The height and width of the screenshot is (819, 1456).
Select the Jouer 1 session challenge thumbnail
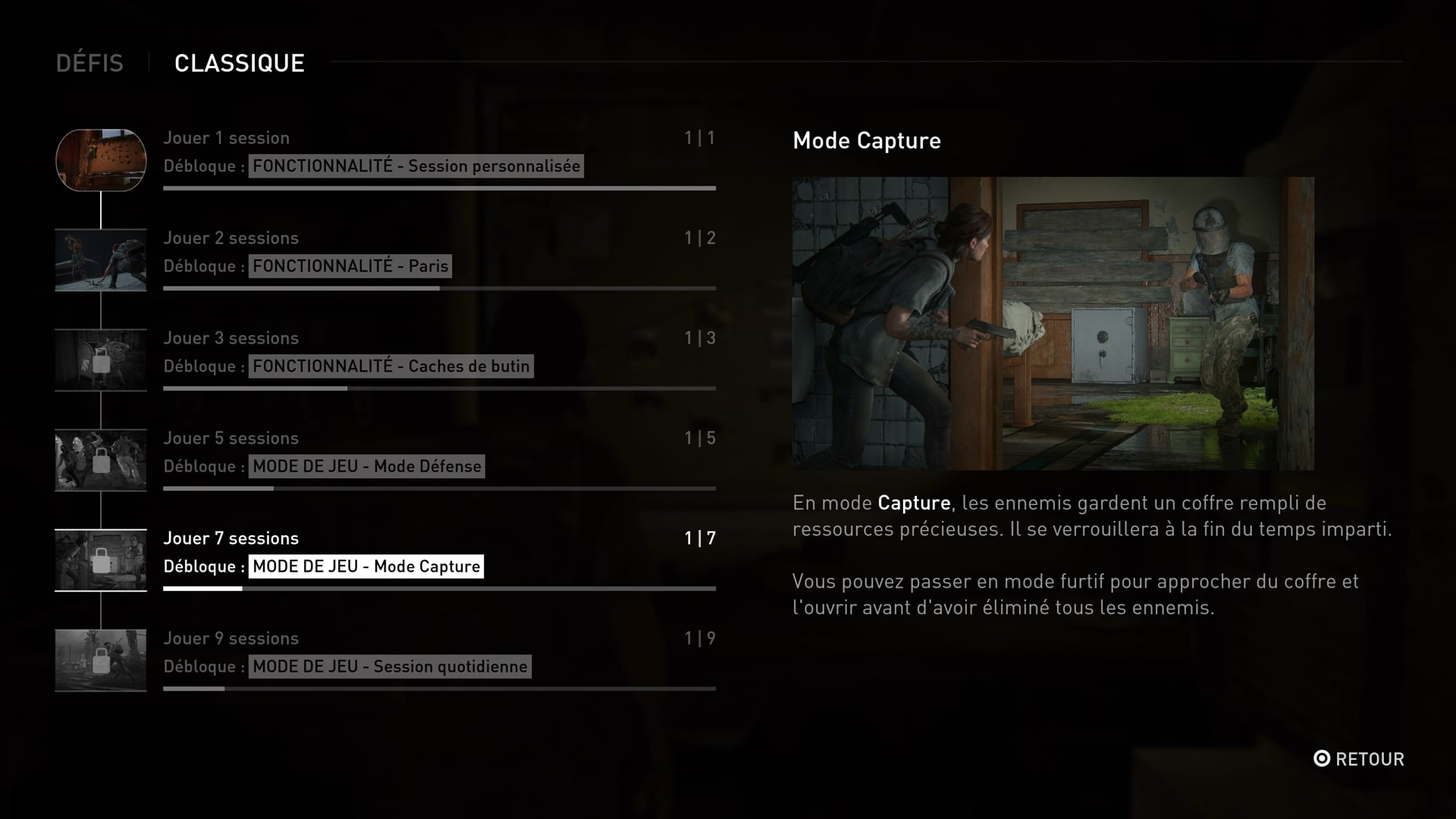[101, 161]
